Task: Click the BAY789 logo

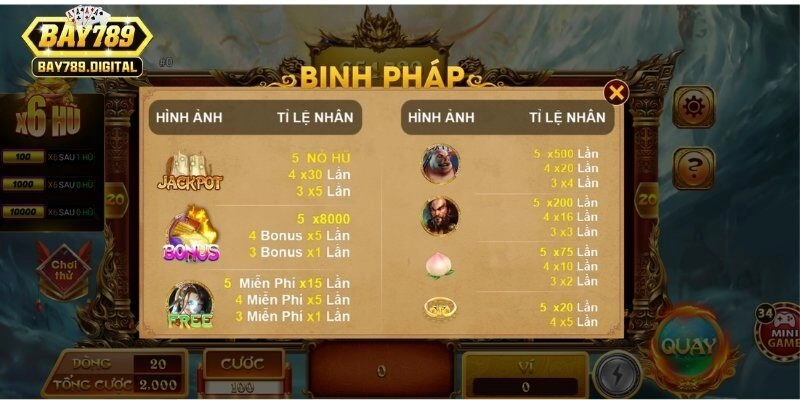Action: [x=87, y=40]
